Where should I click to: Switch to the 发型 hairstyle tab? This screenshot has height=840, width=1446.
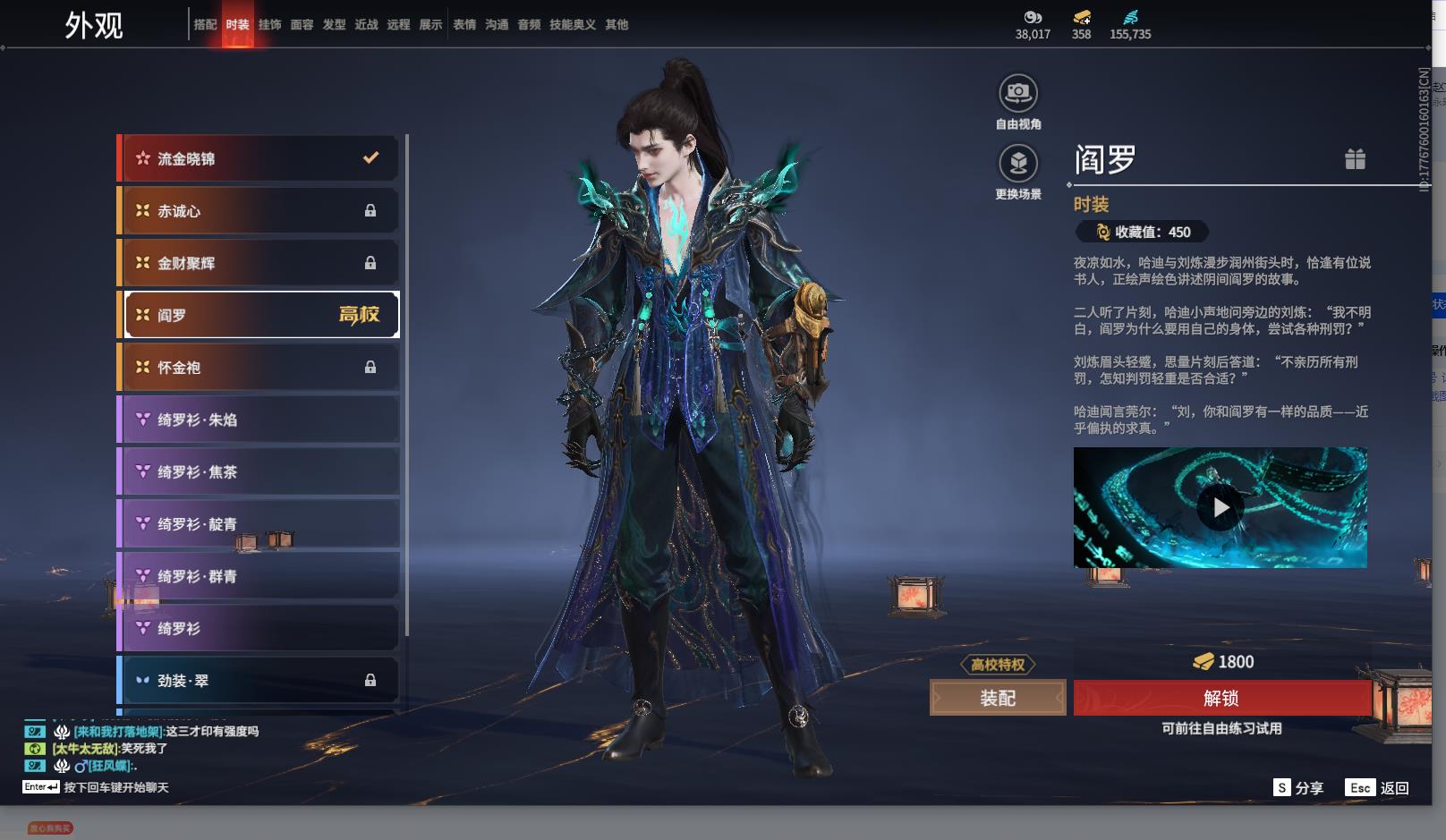click(x=334, y=25)
